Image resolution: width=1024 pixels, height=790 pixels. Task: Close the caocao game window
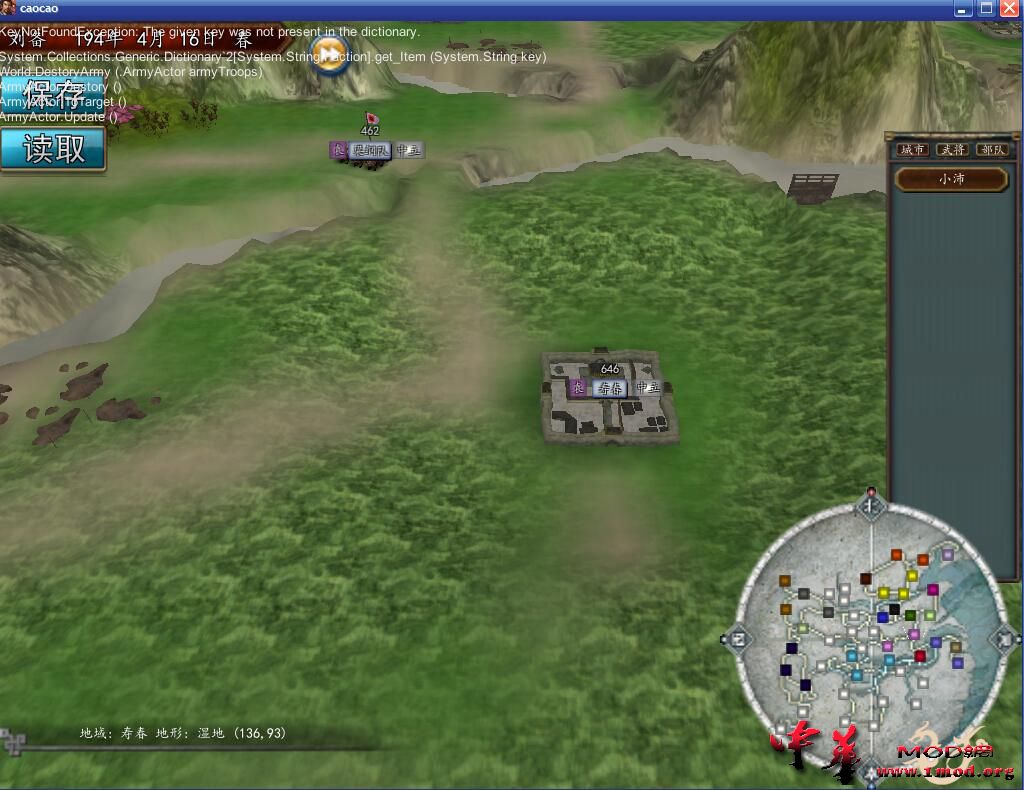pyautogui.click(x=1009, y=8)
